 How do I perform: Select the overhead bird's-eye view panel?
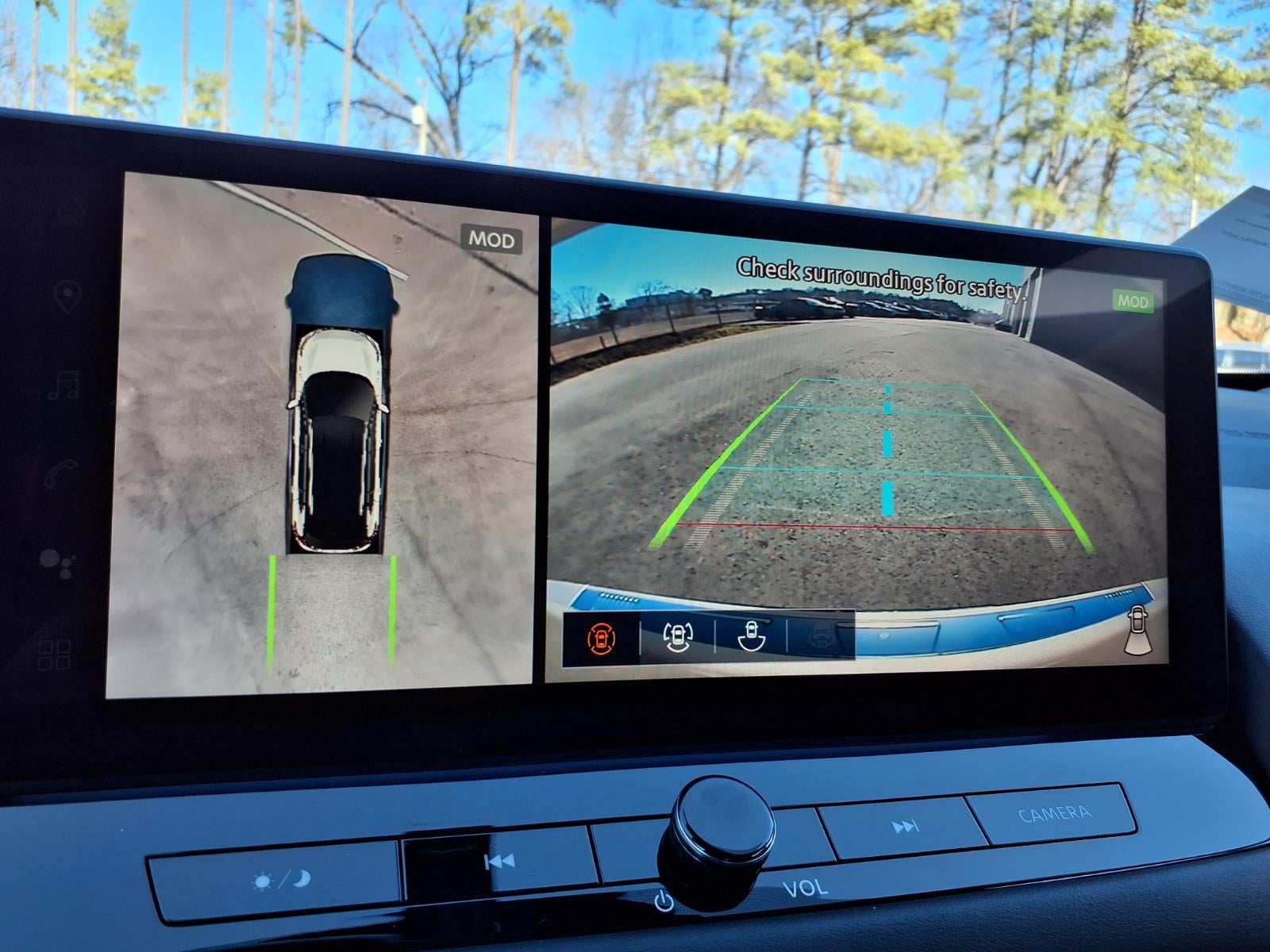(321, 436)
